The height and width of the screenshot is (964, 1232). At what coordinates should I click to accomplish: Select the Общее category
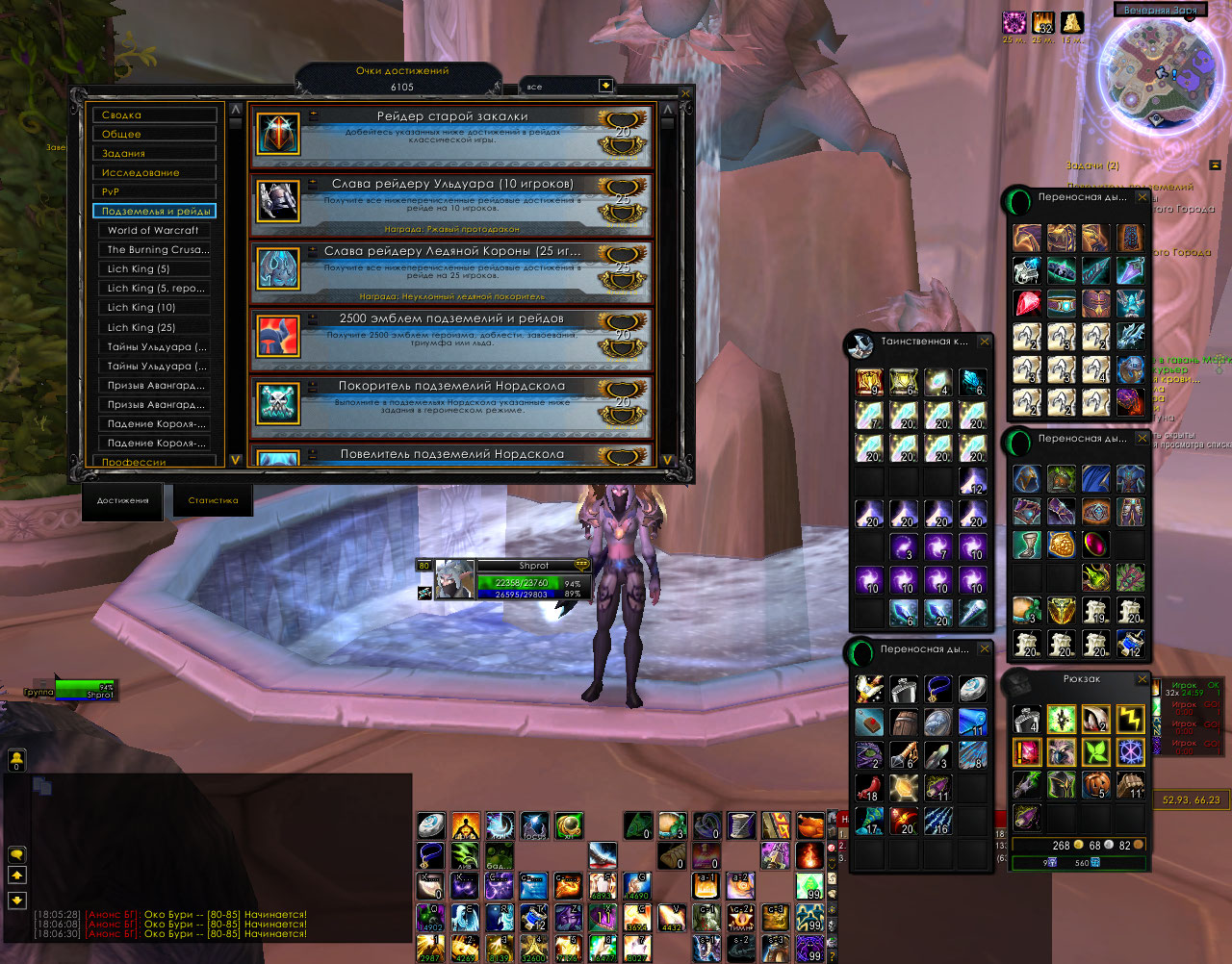[x=154, y=134]
